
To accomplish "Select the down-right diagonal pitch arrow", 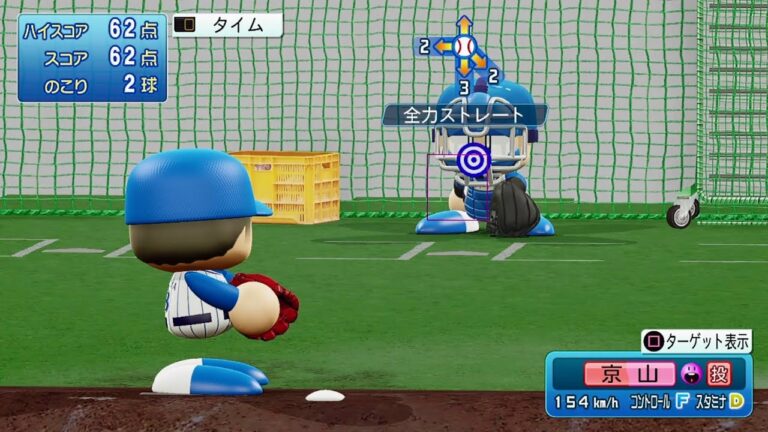I will click(x=480, y=62).
